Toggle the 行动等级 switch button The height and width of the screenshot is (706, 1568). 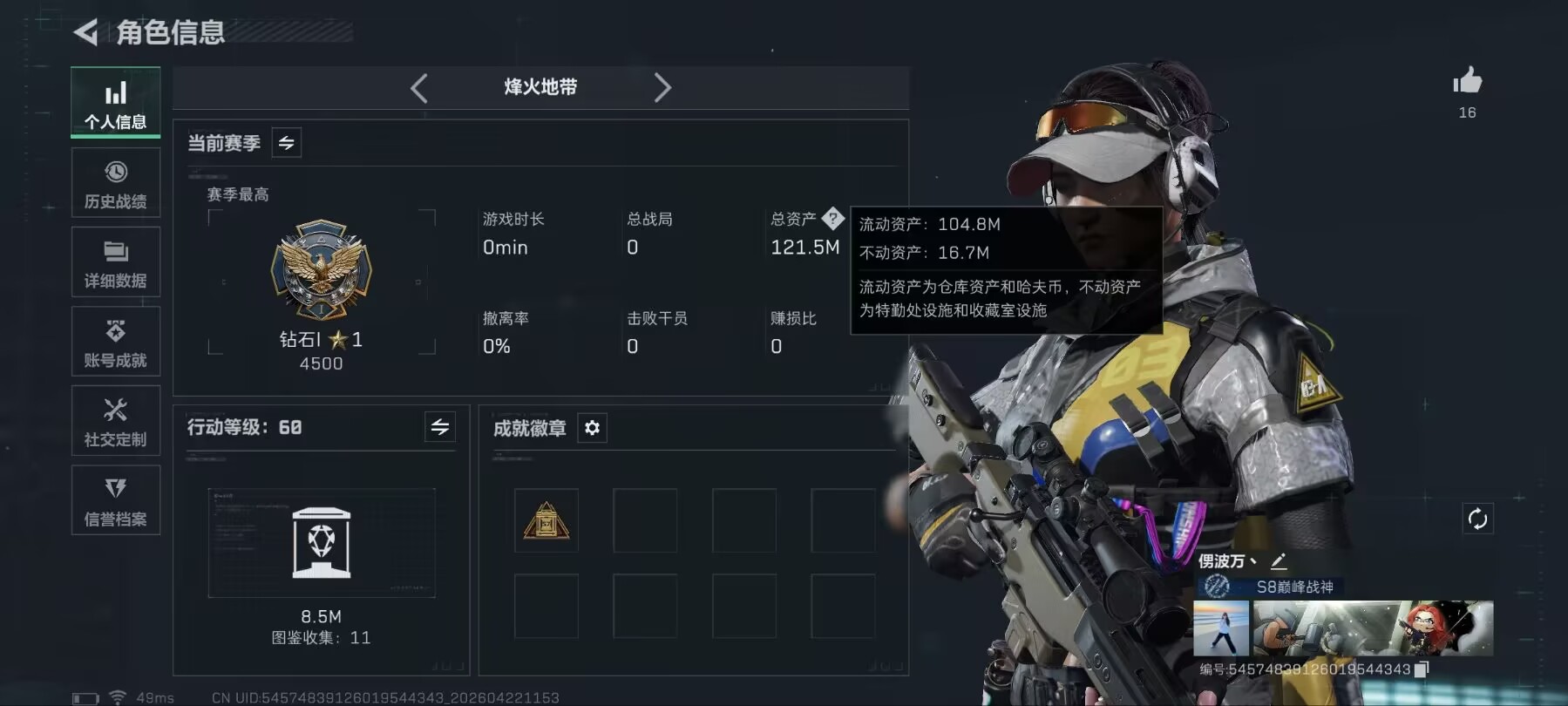[x=440, y=427]
